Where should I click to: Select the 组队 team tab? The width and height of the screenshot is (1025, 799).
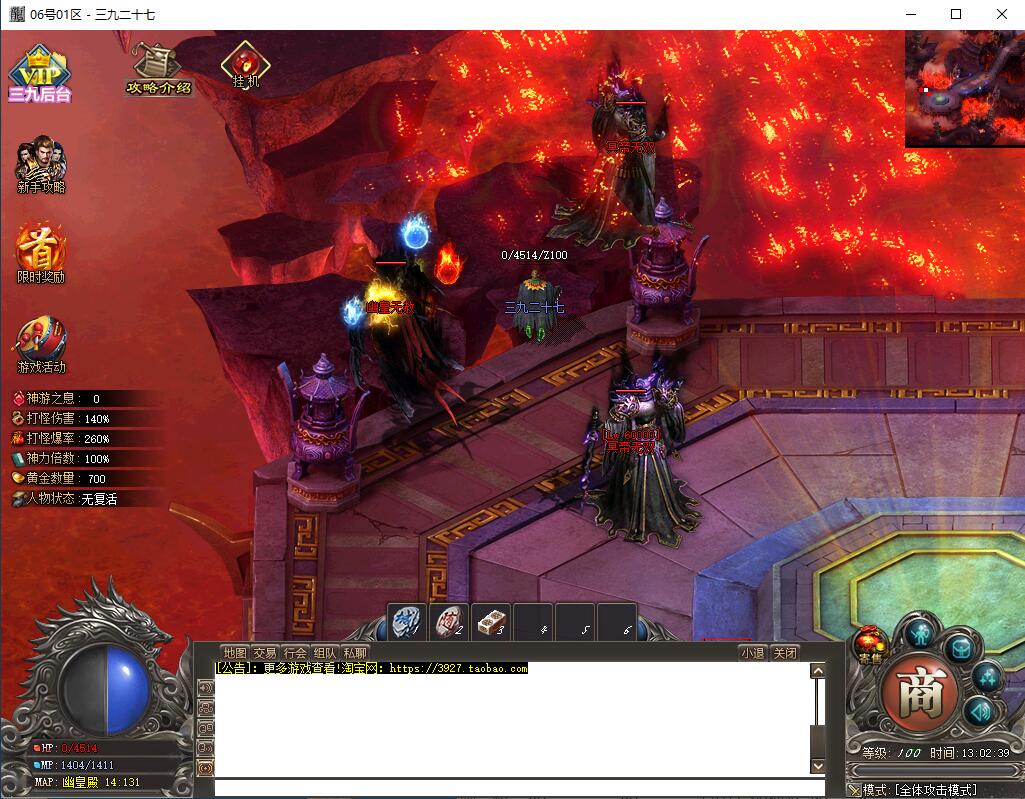point(324,653)
